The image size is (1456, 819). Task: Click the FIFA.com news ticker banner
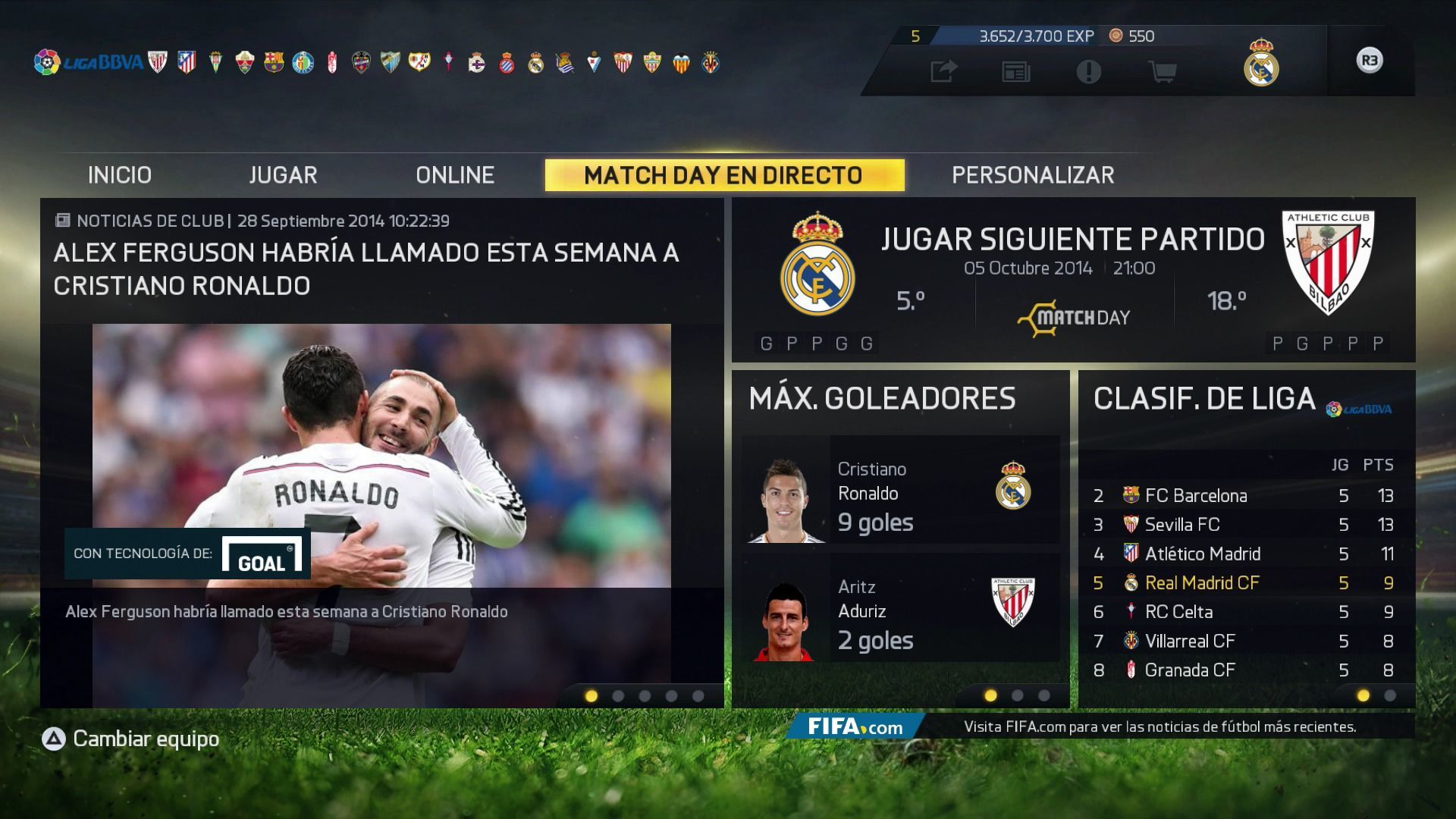(1100, 726)
